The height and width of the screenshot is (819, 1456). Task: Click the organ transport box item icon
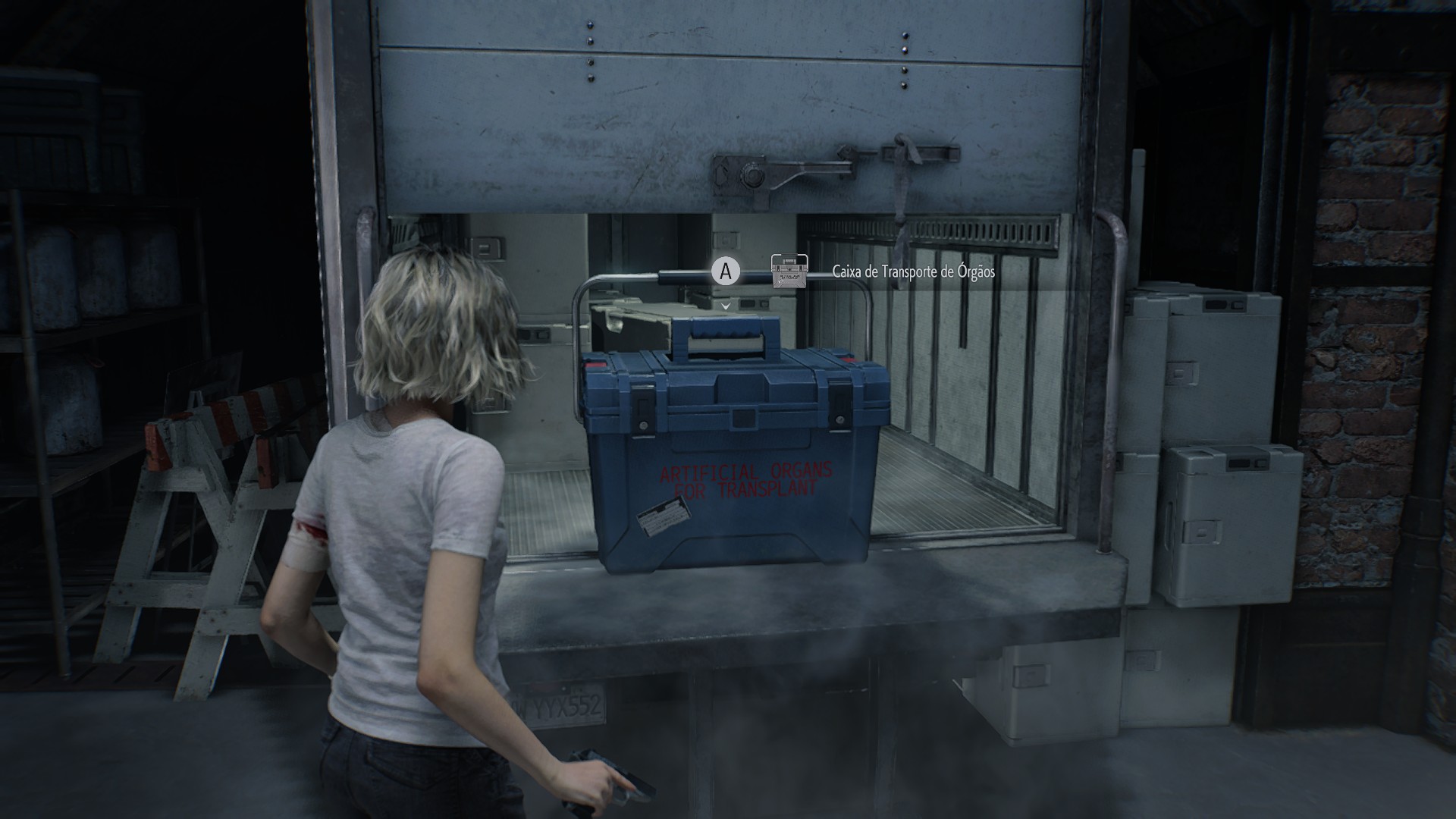[789, 271]
